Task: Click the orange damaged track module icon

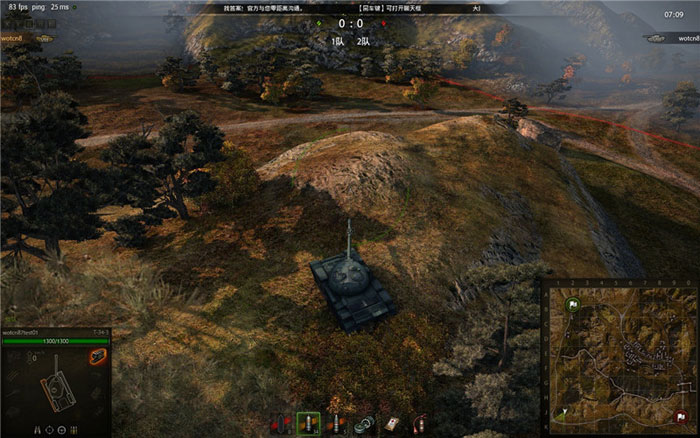Action: (x=98, y=357)
